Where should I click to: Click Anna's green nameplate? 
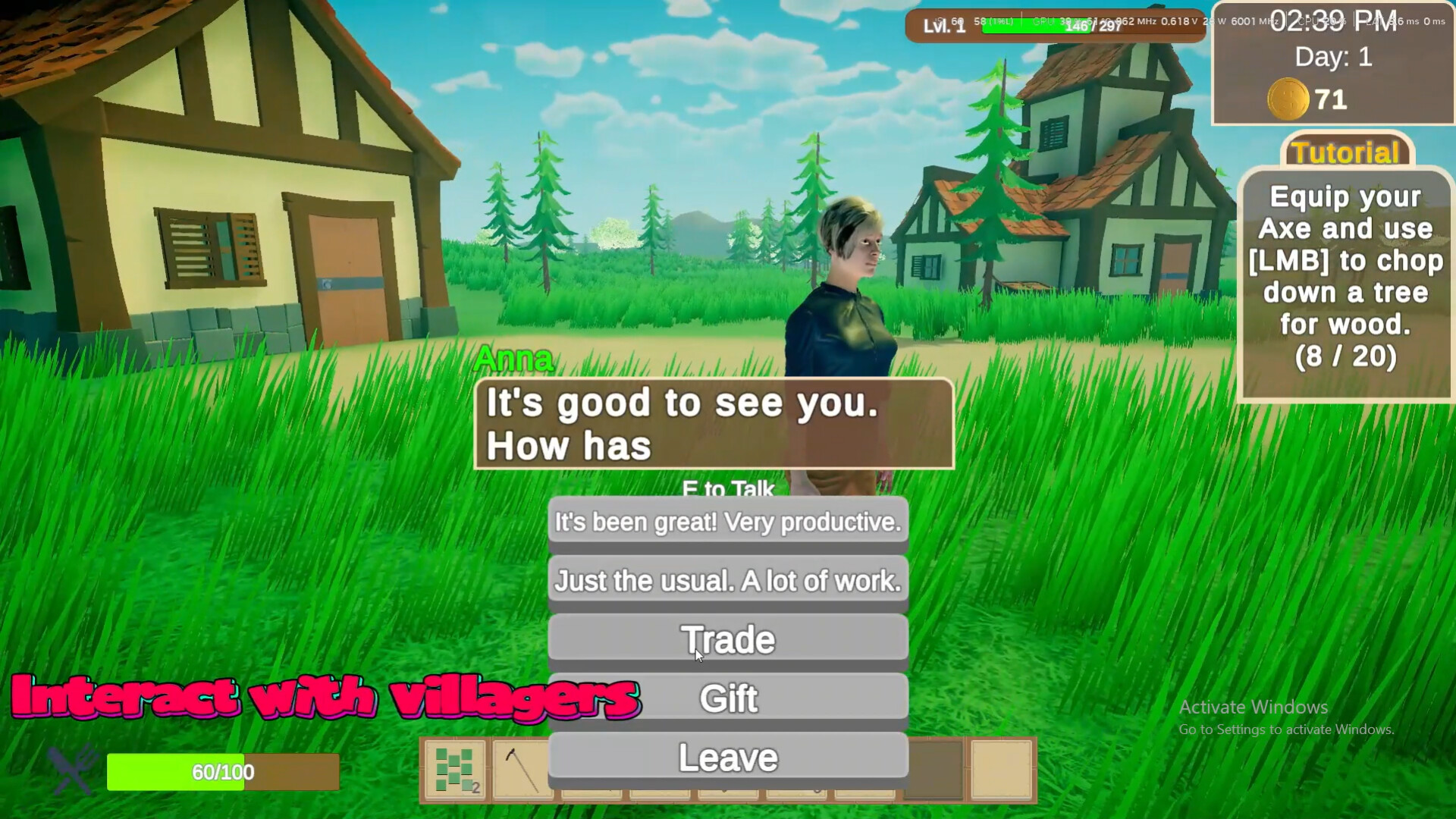tap(513, 358)
